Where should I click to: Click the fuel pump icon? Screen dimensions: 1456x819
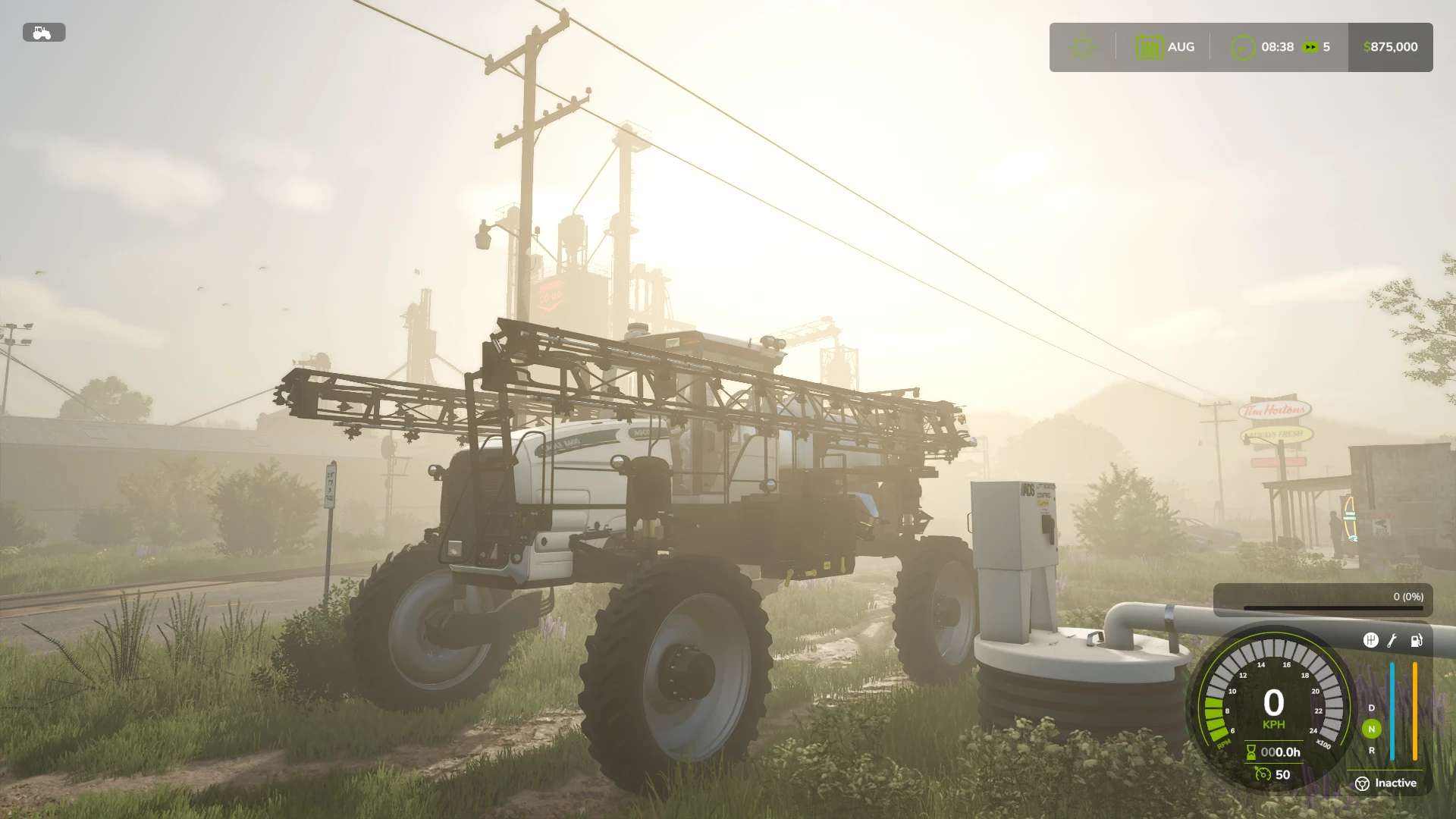[1417, 641]
